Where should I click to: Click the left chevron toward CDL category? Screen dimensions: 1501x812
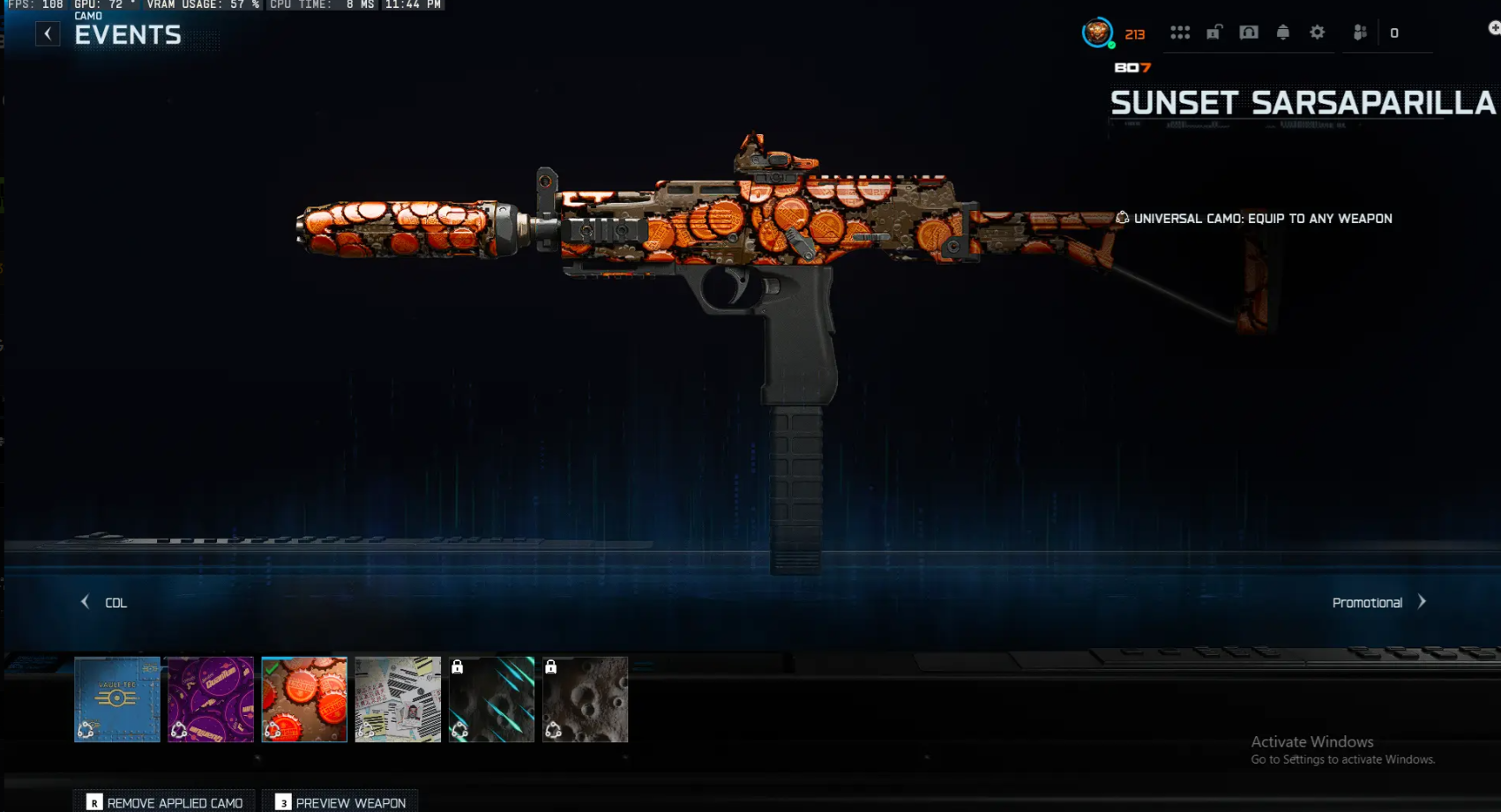(x=85, y=601)
